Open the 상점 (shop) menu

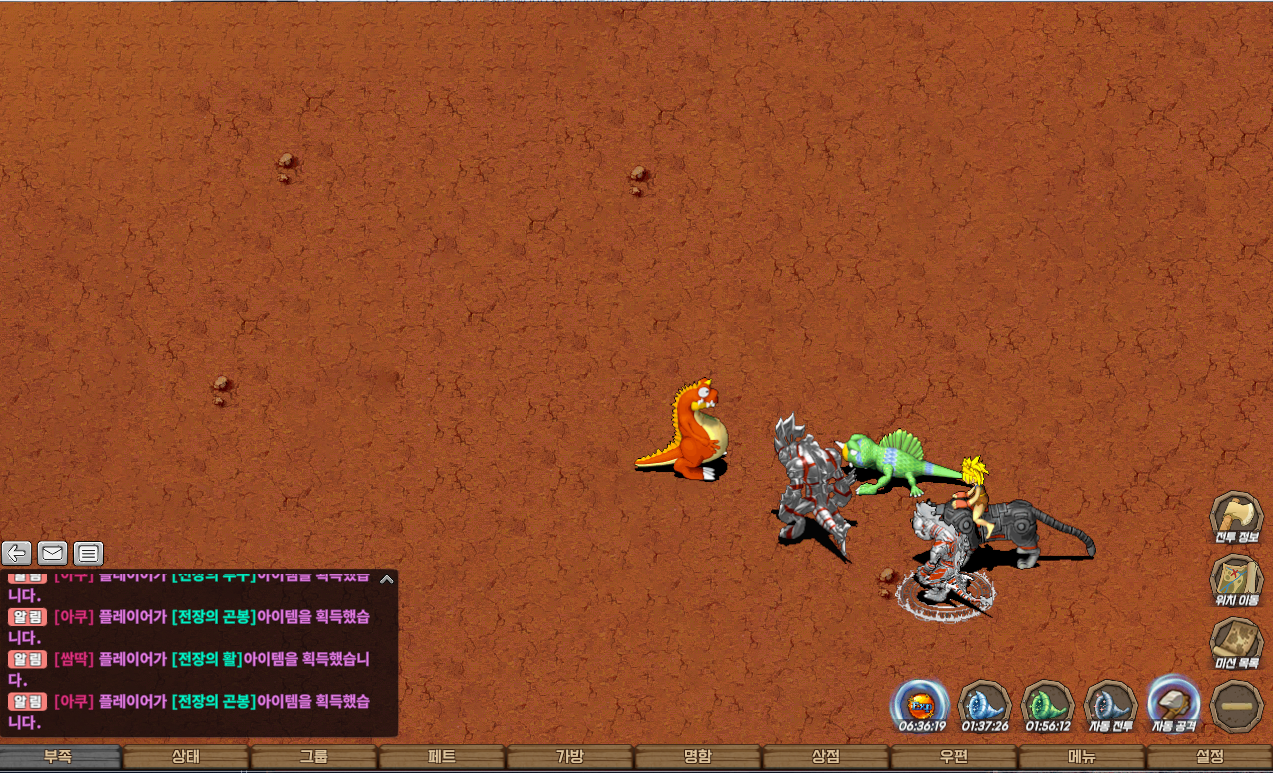[826, 757]
